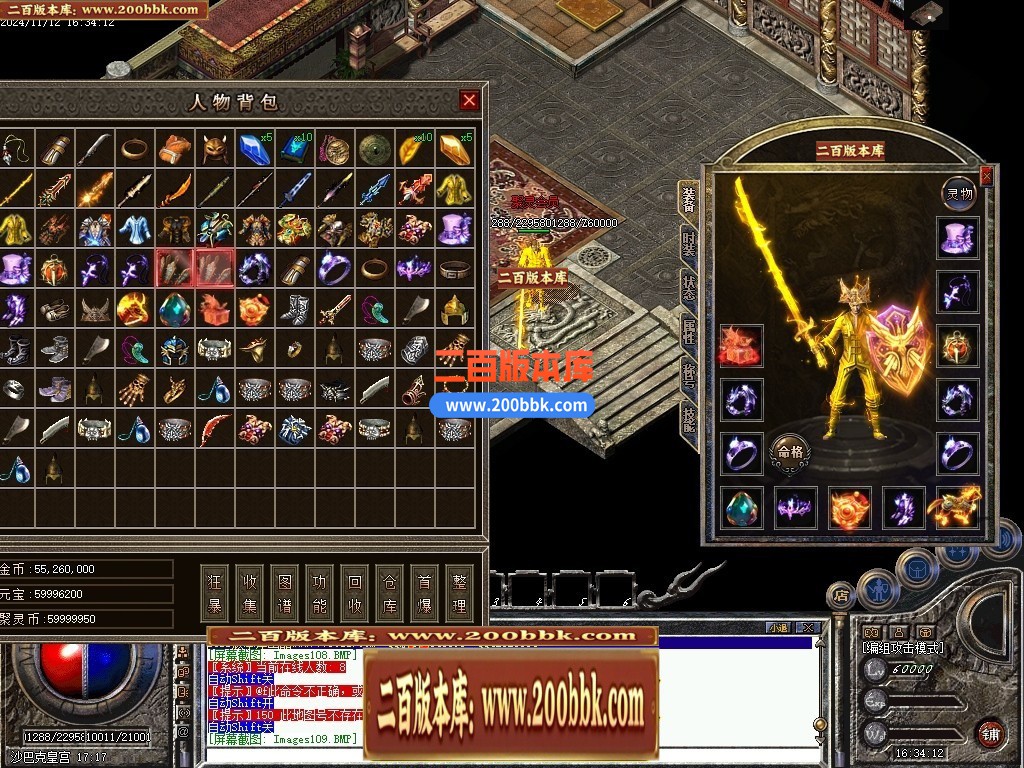Screen dimensions: 1024x768
Task: Close the character equipment panel
Action: tap(987, 177)
